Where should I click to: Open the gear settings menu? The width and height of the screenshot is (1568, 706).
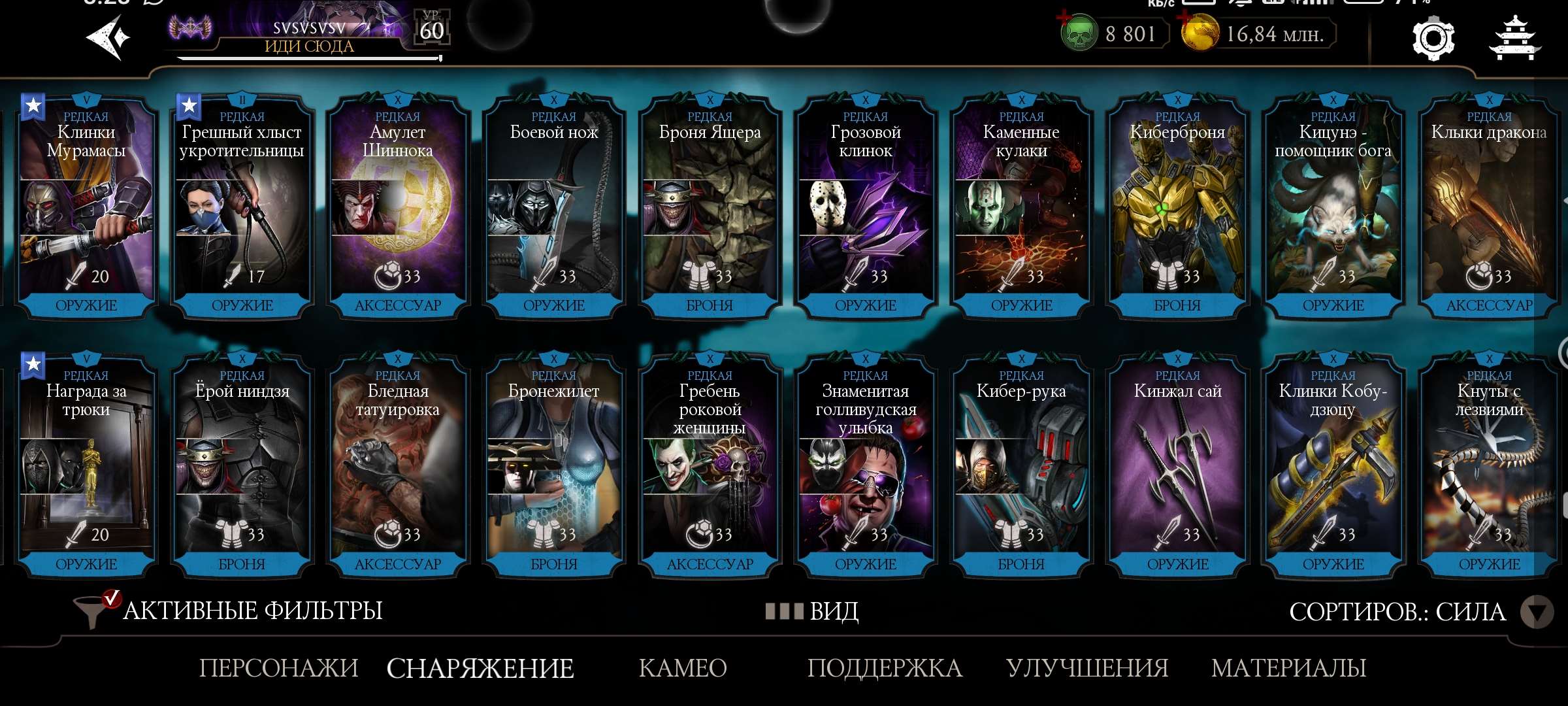tap(1433, 39)
